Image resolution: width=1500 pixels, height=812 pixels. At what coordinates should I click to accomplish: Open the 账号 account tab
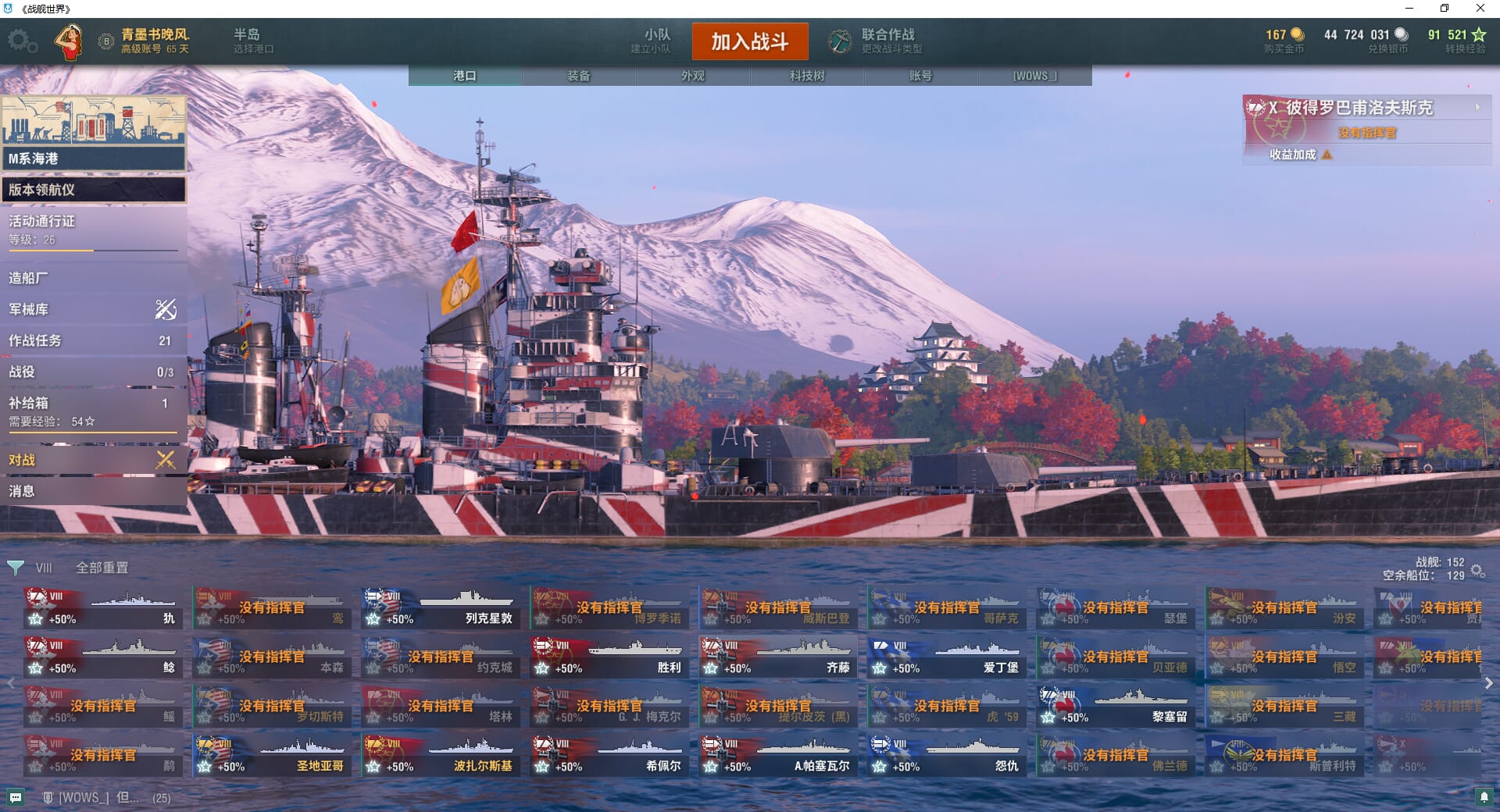click(921, 76)
